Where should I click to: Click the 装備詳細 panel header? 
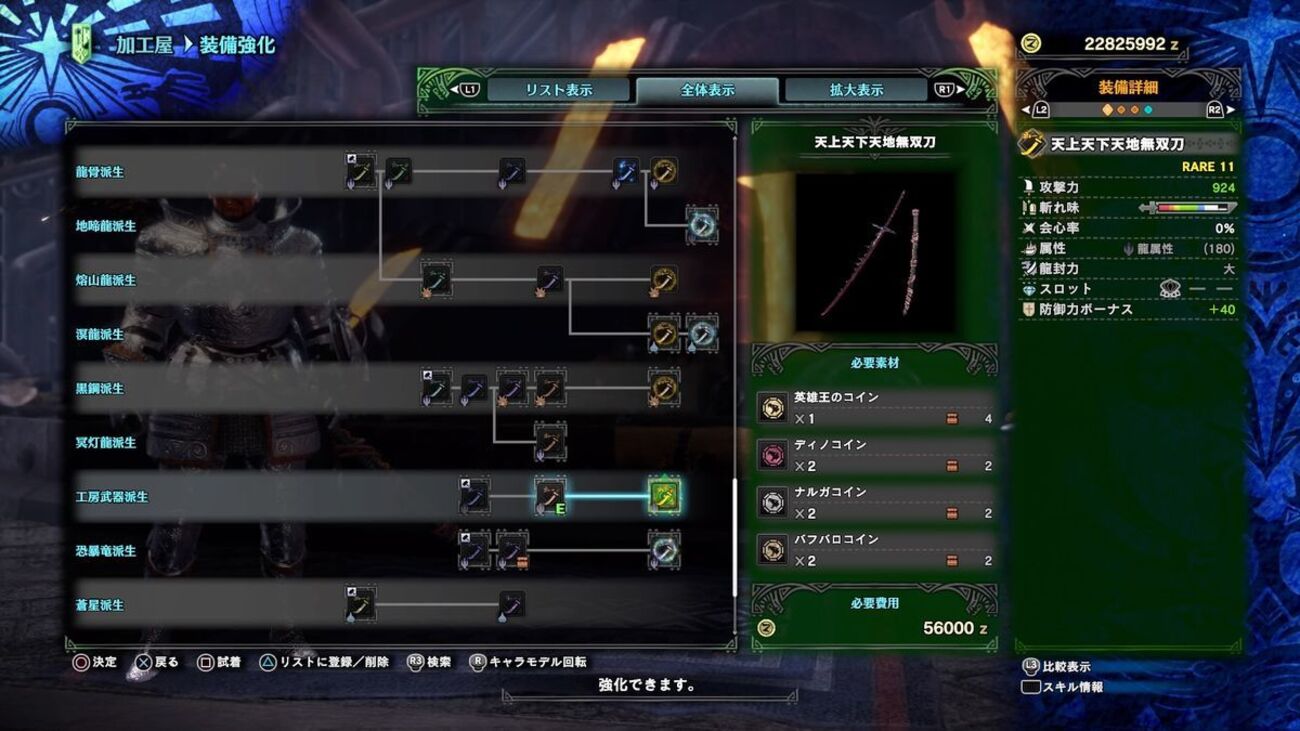pyautogui.click(x=1128, y=88)
